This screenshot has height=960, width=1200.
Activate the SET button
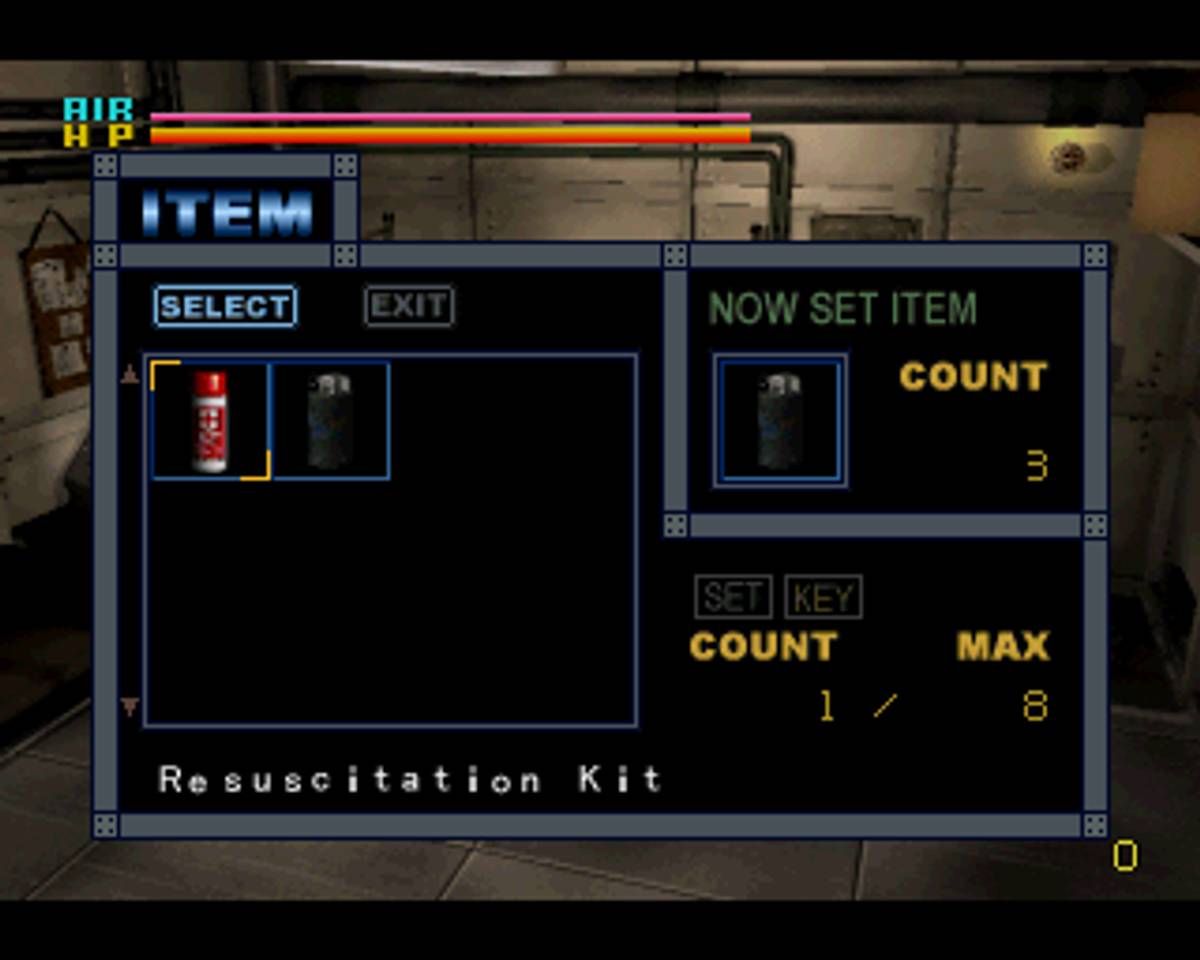tap(733, 597)
